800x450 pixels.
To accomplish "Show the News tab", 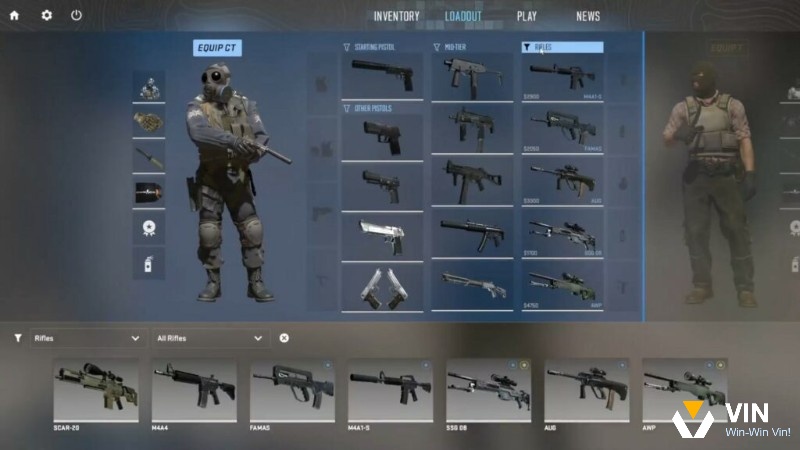I will coord(588,17).
